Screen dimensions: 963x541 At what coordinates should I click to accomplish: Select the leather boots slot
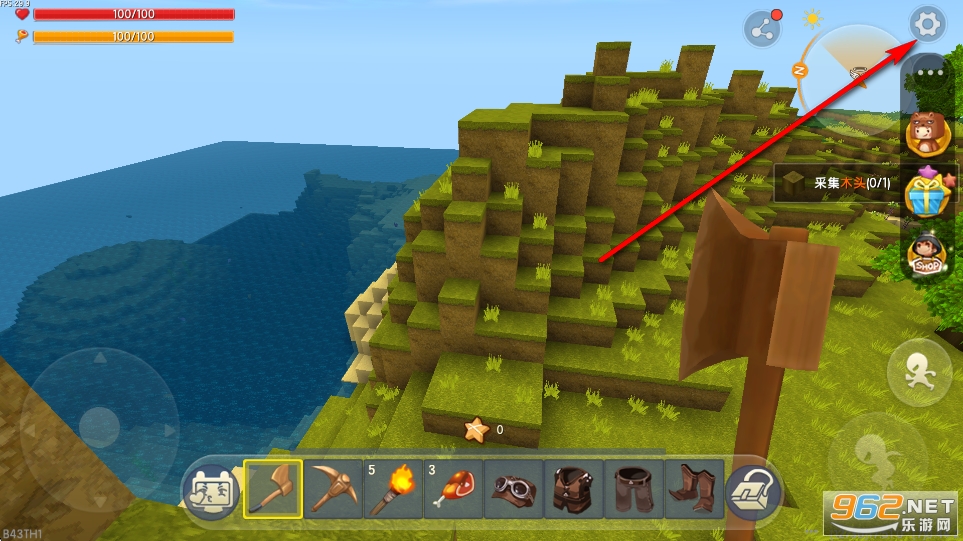(693, 489)
